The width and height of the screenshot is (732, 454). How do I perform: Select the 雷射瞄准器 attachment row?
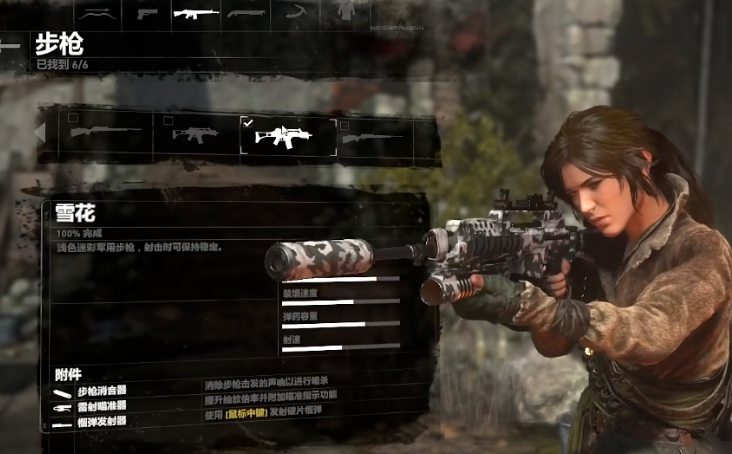click(102, 408)
